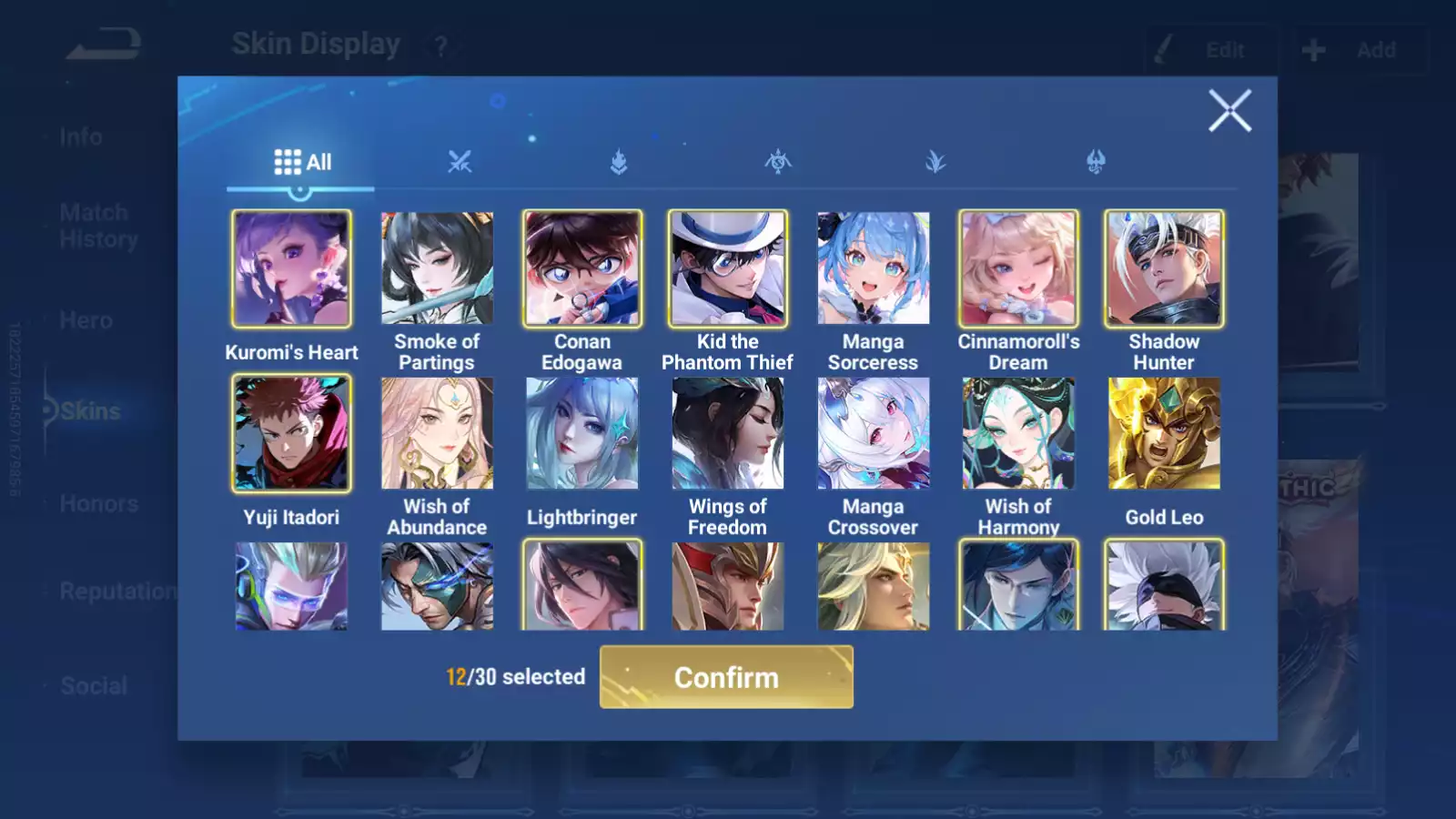Toggle the Cinnamoroll's Dream skin
This screenshot has width=1456, height=819.
tap(1018, 269)
